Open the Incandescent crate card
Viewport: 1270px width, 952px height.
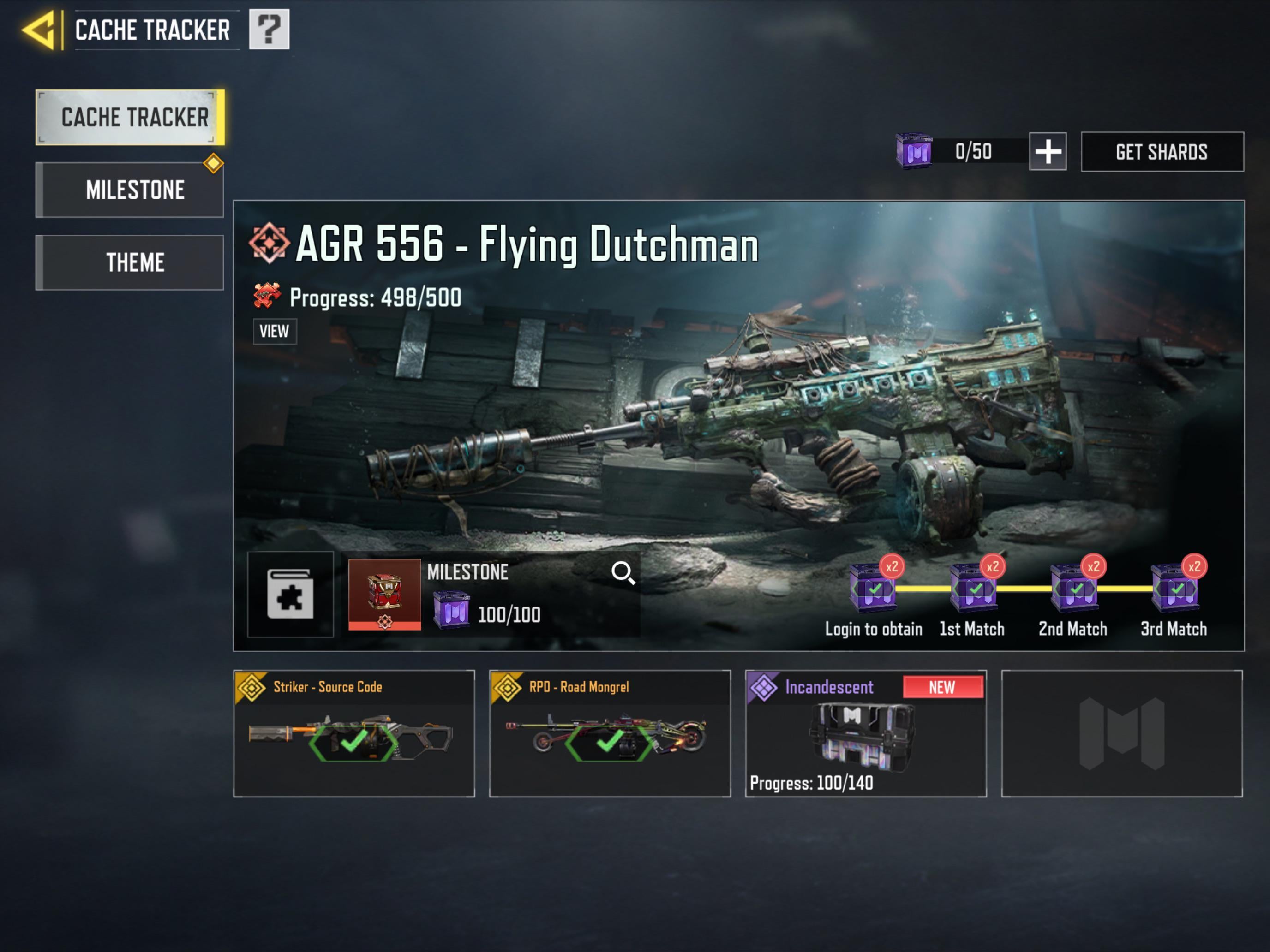tap(865, 733)
